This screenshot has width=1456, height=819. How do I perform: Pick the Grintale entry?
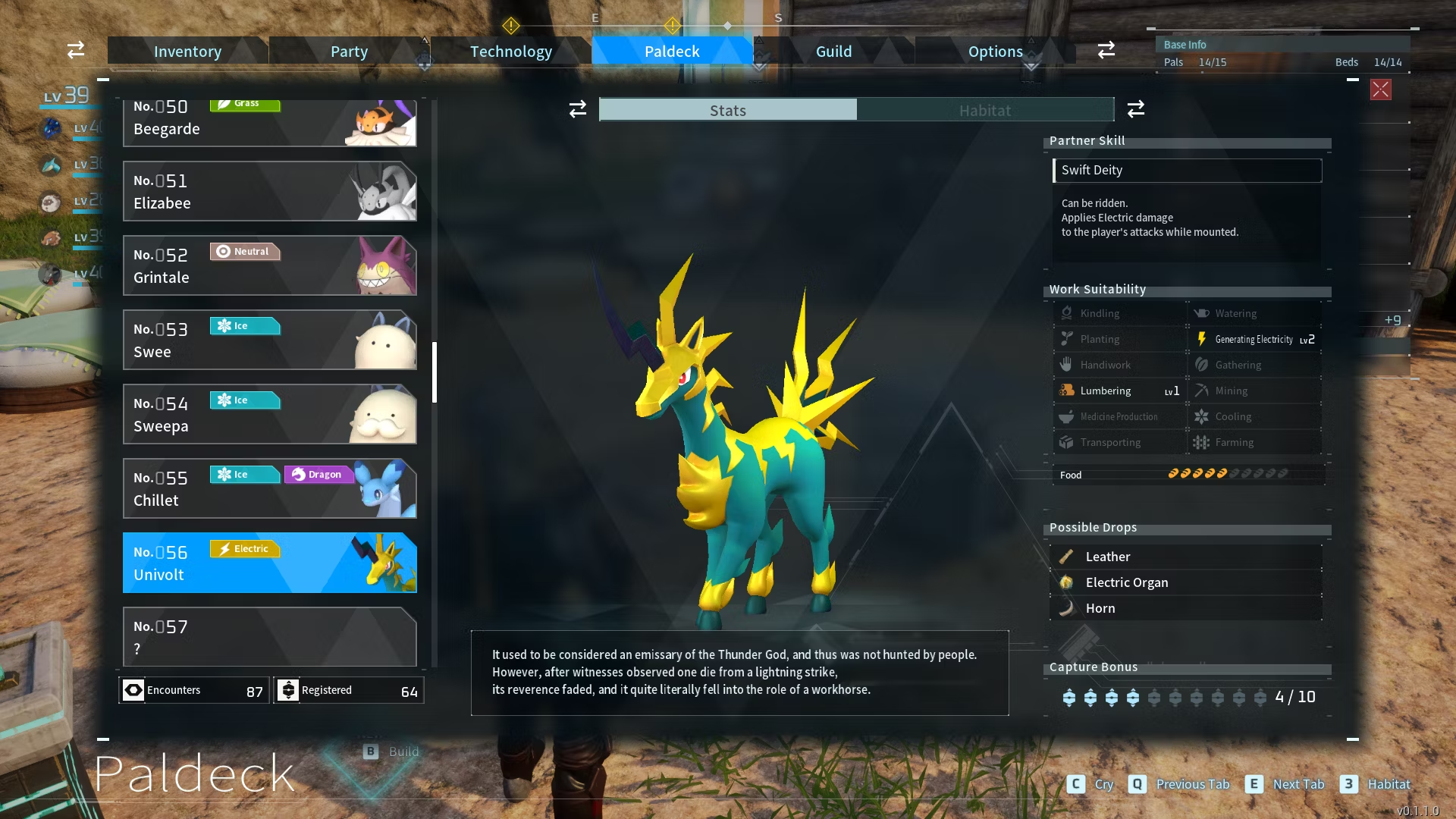pos(269,266)
